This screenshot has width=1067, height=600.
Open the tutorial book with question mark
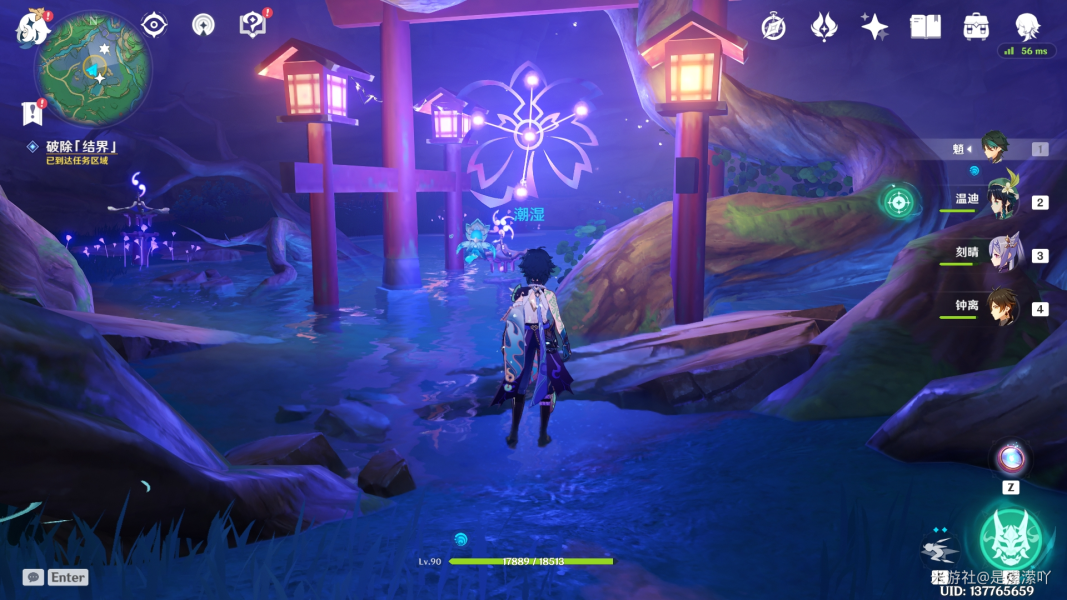(253, 25)
